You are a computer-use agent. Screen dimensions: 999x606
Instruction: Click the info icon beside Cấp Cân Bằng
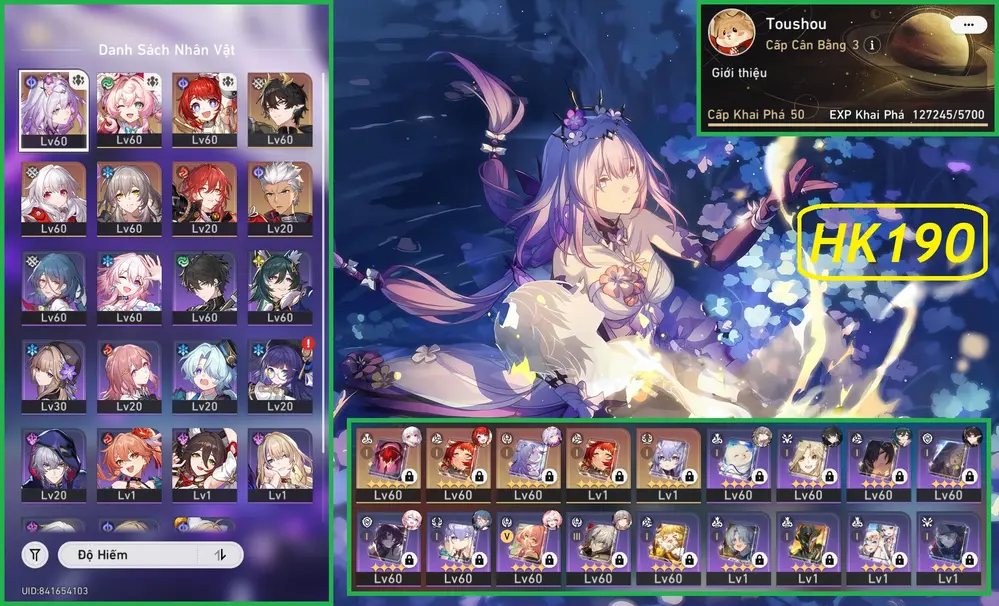click(x=872, y=45)
